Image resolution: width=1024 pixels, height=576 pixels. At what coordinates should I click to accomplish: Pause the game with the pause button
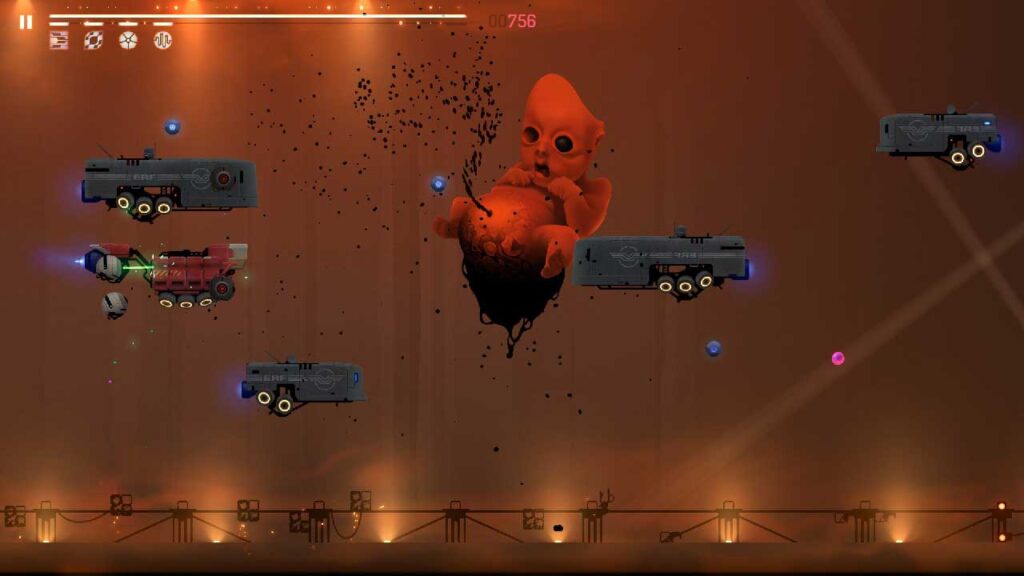point(26,21)
